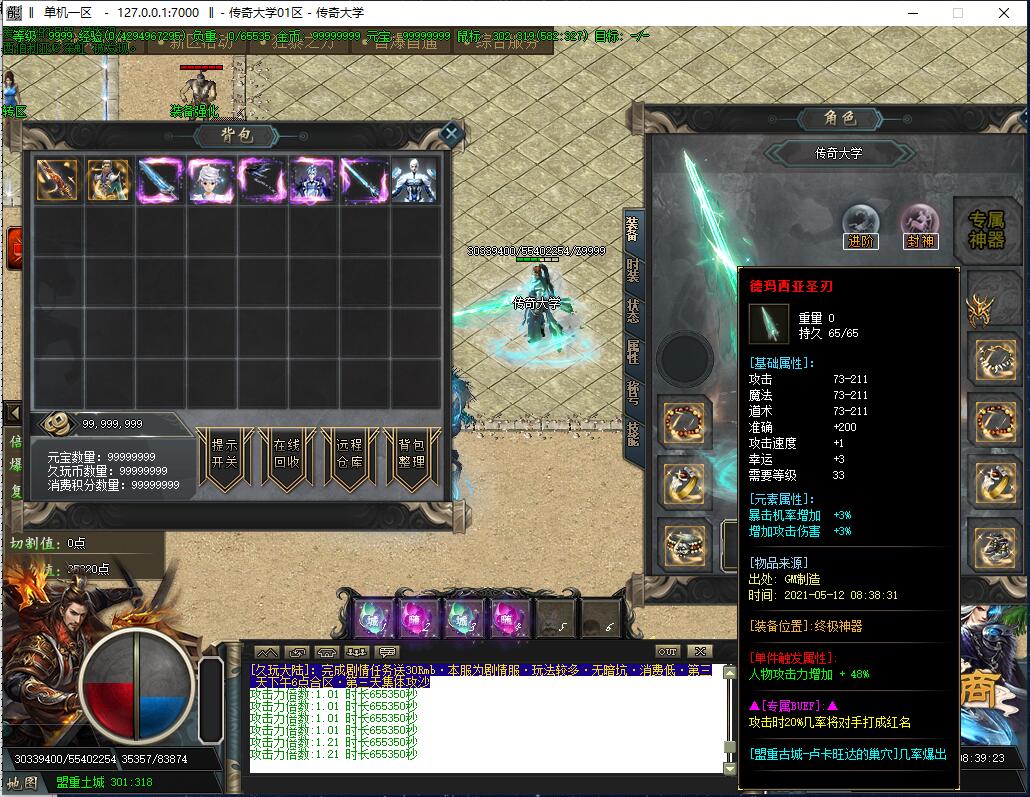
Task: Click the 提示开关 button
Action: click(224, 455)
